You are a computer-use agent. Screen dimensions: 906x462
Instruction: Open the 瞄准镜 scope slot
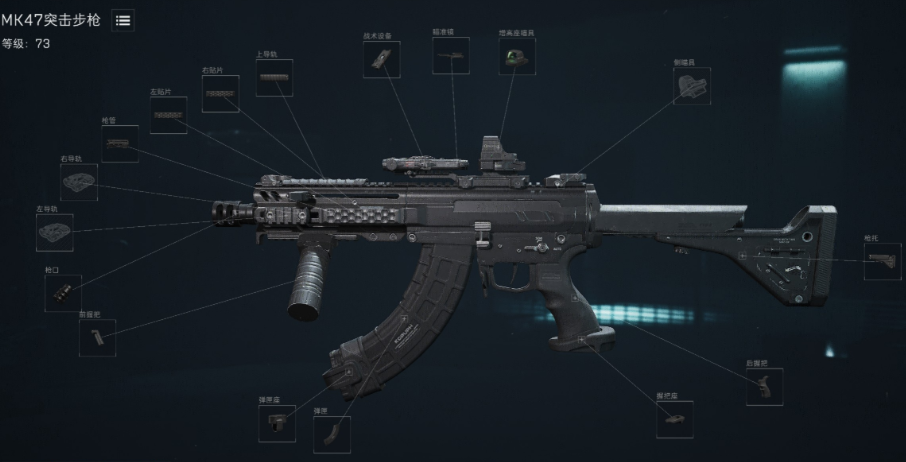(450, 56)
